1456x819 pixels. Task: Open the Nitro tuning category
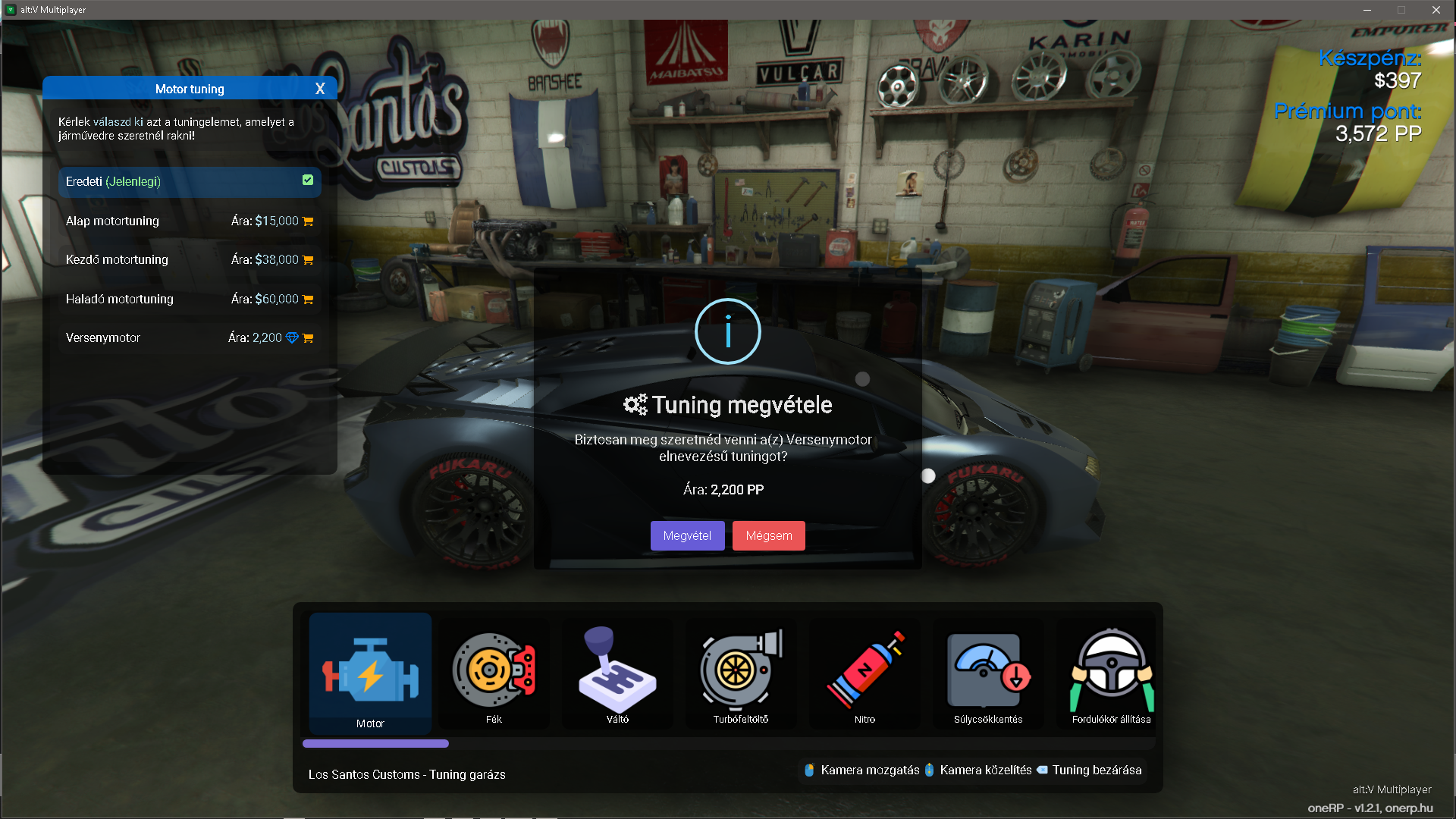click(864, 673)
